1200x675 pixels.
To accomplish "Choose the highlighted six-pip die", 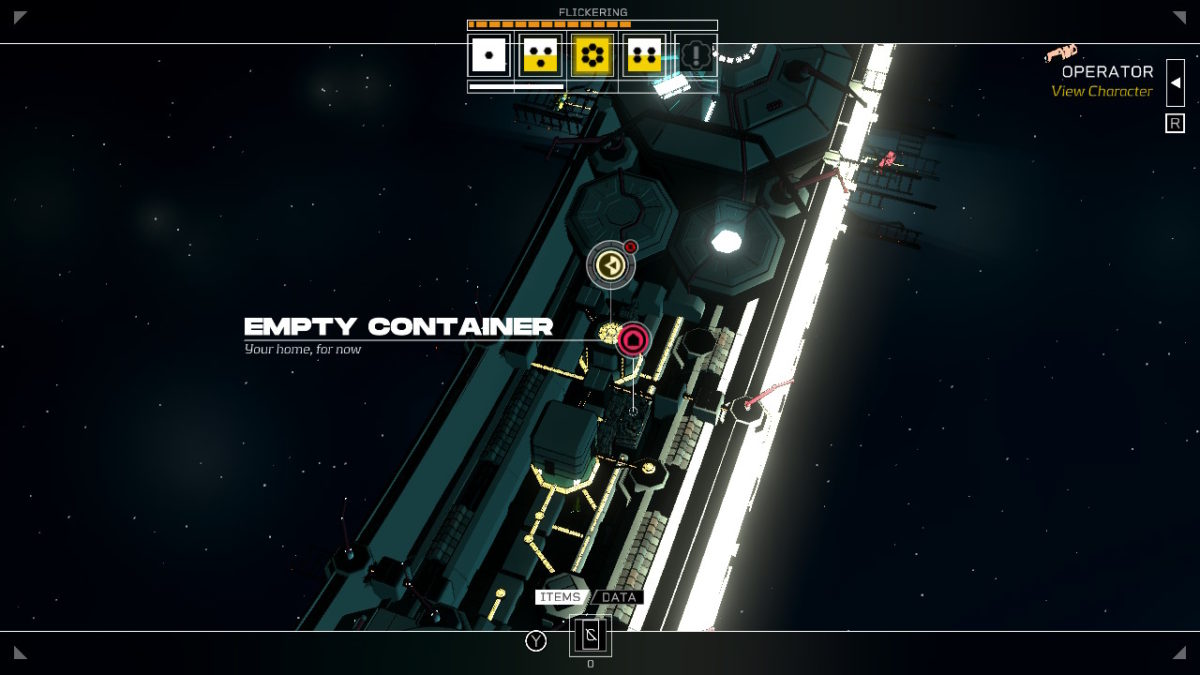I will (592, 56).
